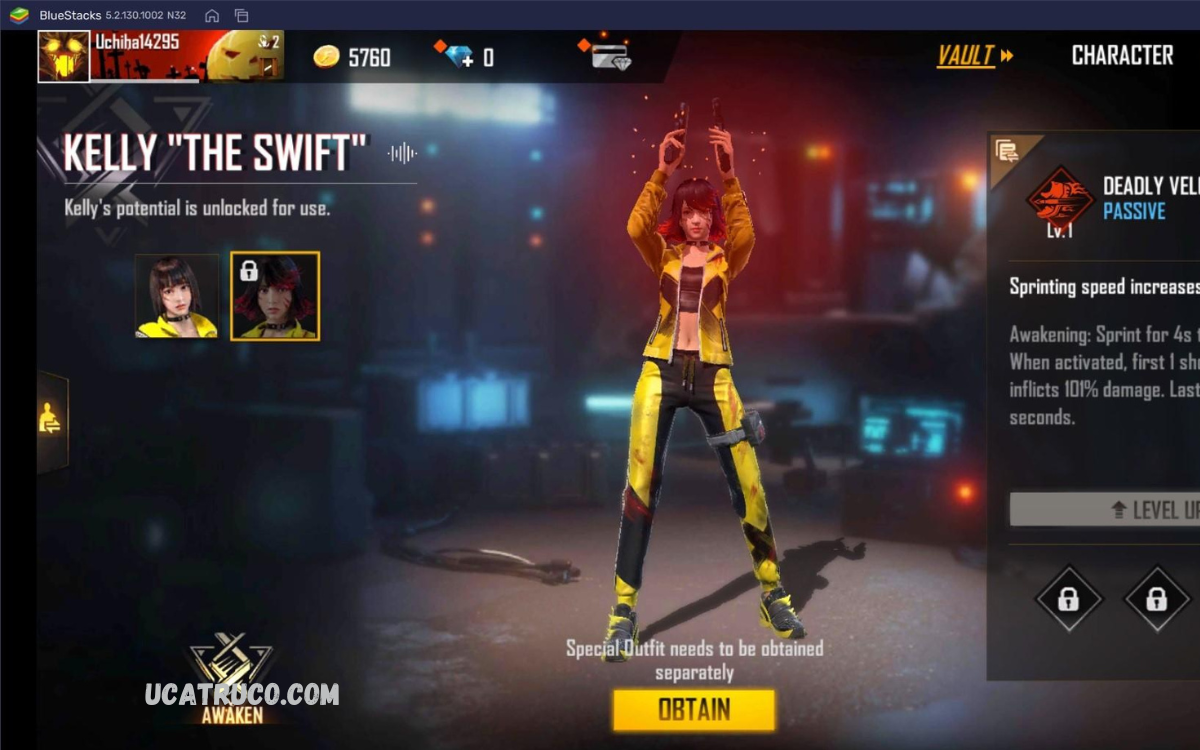Open the BlueStacks home button
Viewport: 1200px width, 750px height.
[x=212, y=15]
